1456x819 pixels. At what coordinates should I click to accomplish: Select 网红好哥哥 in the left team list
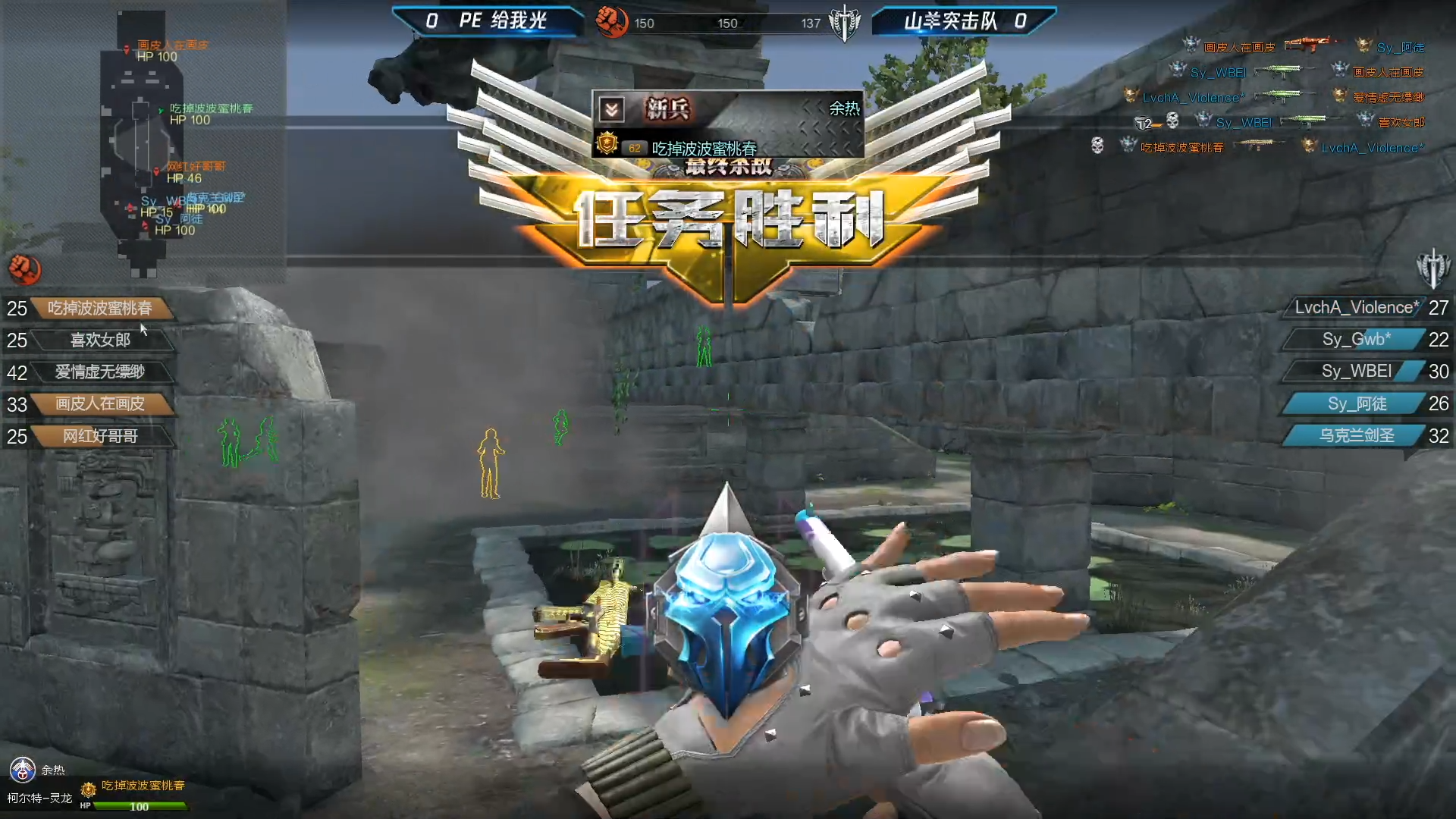(x=99, y=436)
